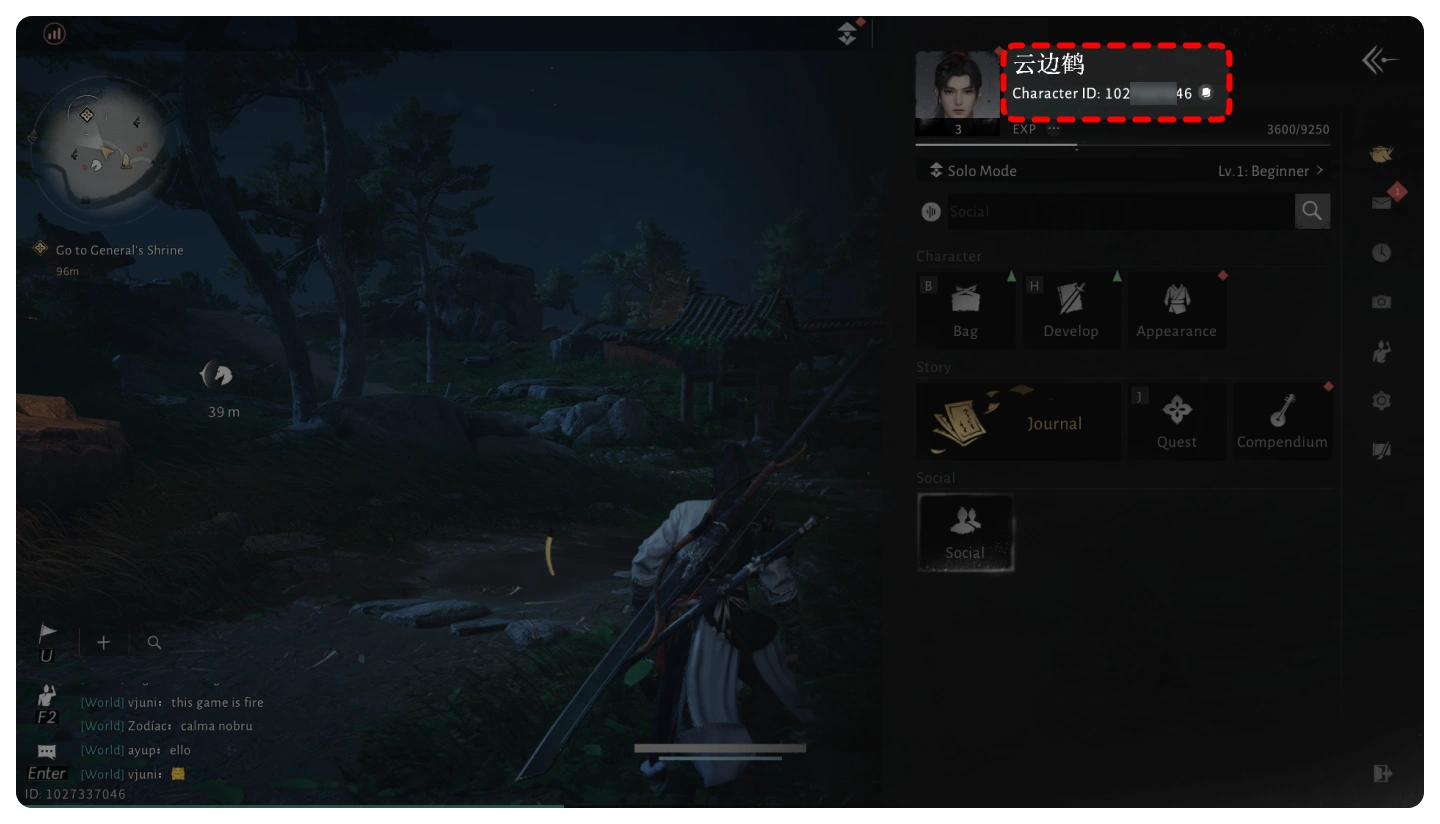Screen dimensions: 1440x824
Task: Open the Develop menu
Action: (1070, 310)
